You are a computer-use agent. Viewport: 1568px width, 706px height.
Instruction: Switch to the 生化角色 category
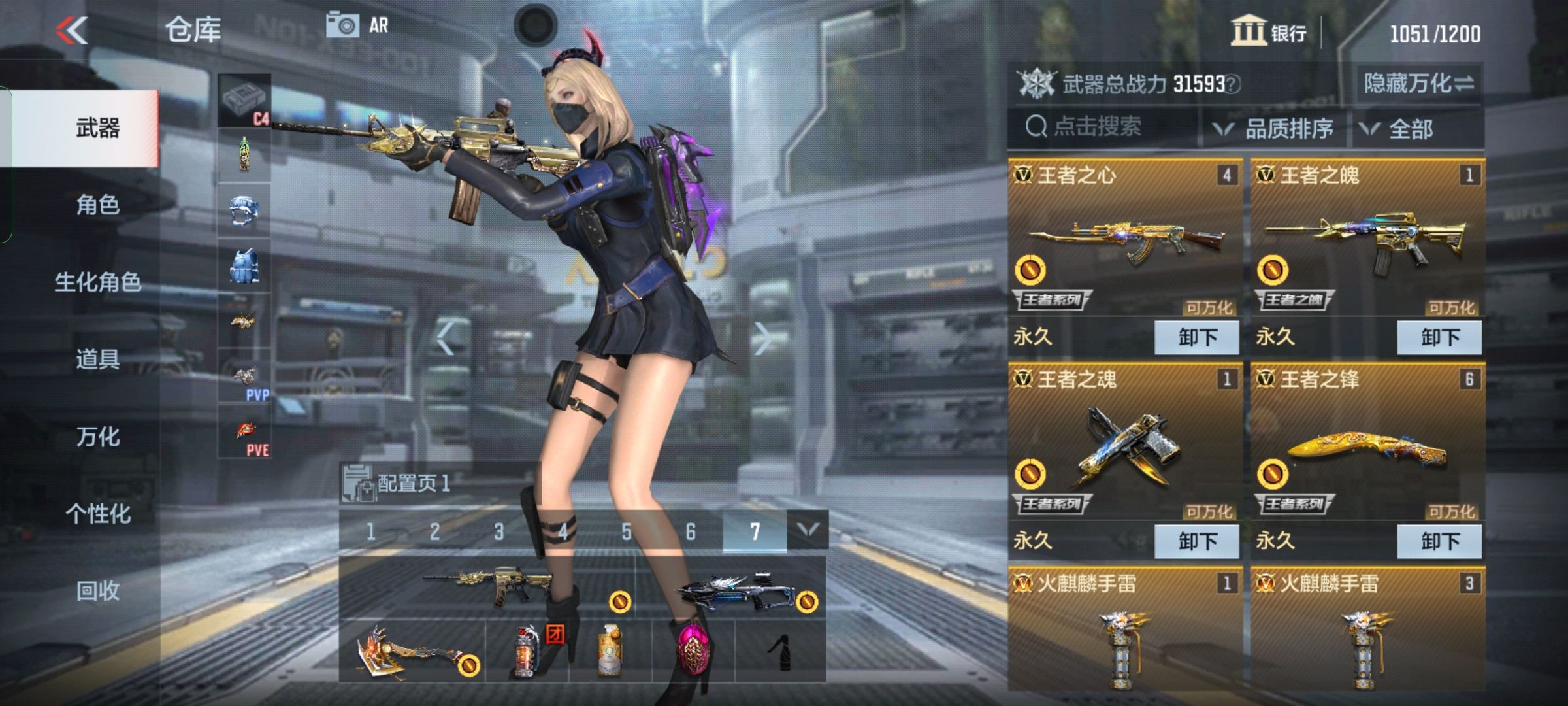click(98, 282)
